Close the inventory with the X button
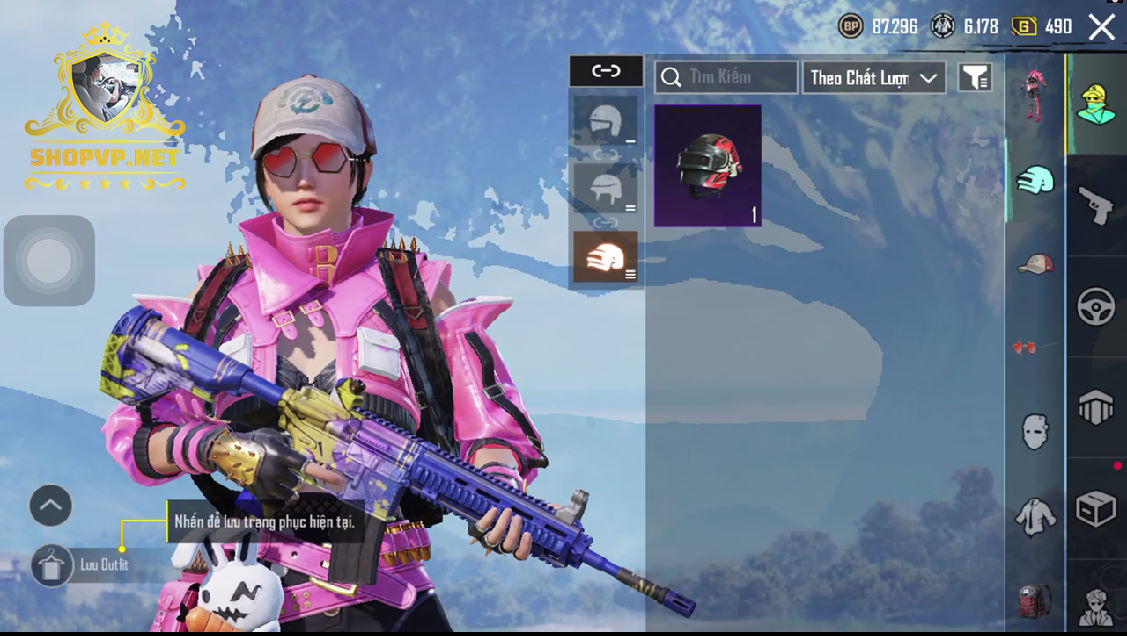The image size is (1127, 636). [1101, 27]
